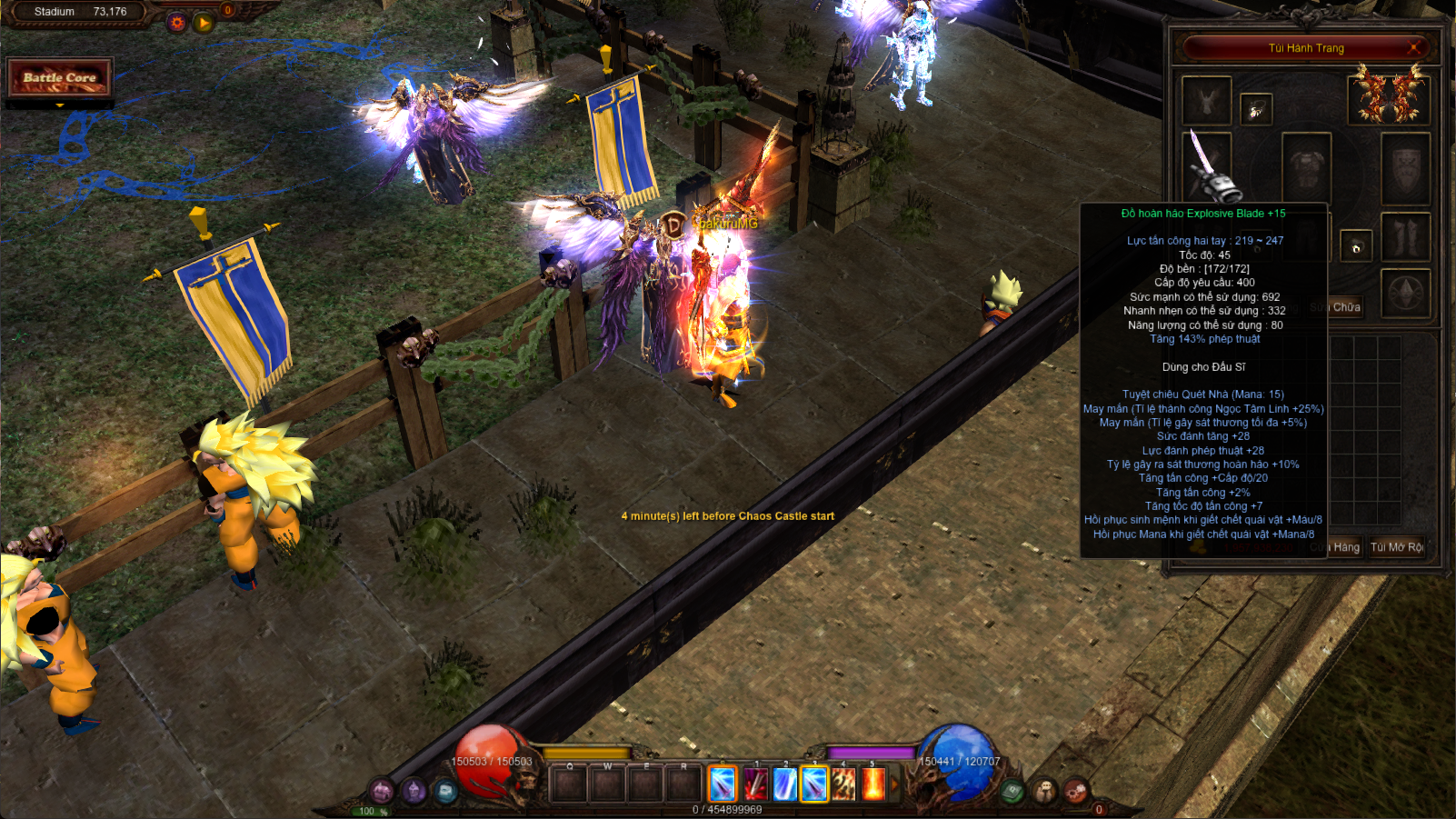Use the highlighted blue sword skill in slot 3
This screenshot has height=819, width=1456.
814,784
